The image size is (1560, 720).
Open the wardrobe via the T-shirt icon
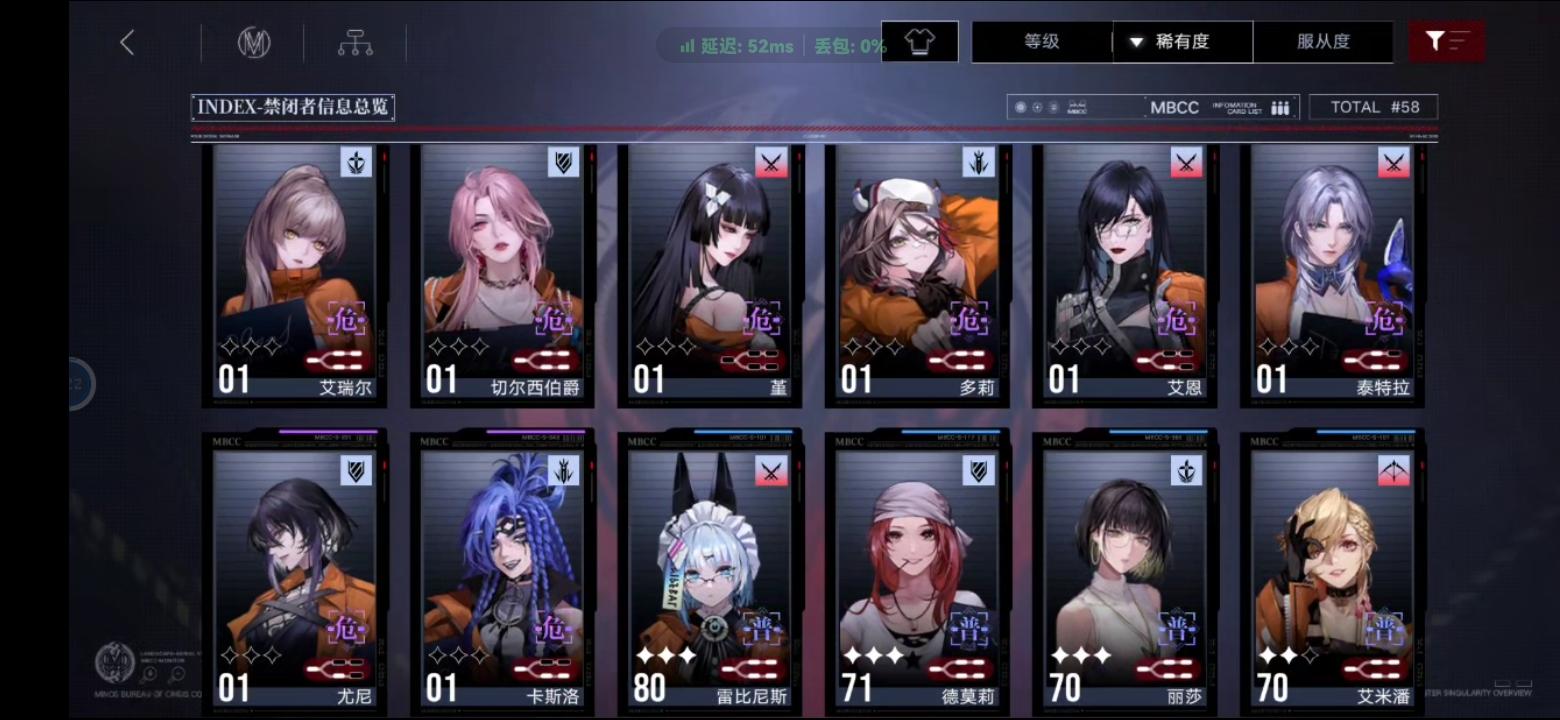921,41
